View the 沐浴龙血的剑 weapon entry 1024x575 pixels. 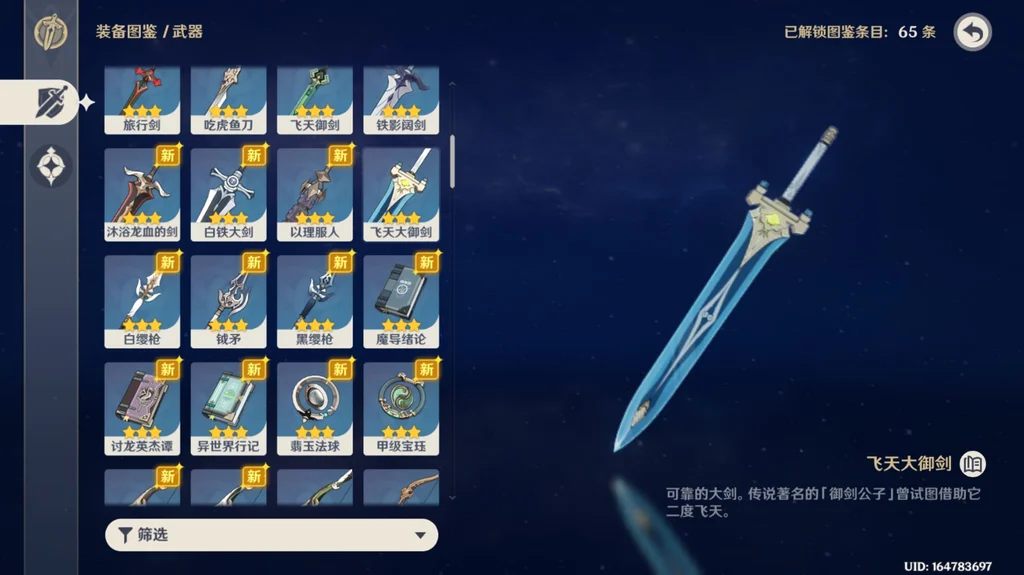click(x=142, y=194)
